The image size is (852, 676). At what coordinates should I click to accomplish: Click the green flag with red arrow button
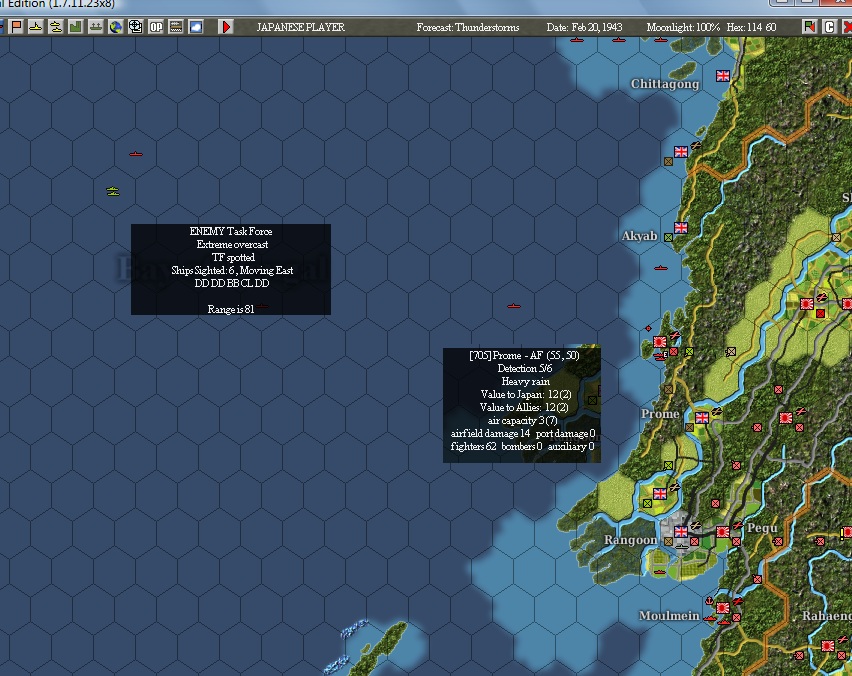tap(809, 27)
